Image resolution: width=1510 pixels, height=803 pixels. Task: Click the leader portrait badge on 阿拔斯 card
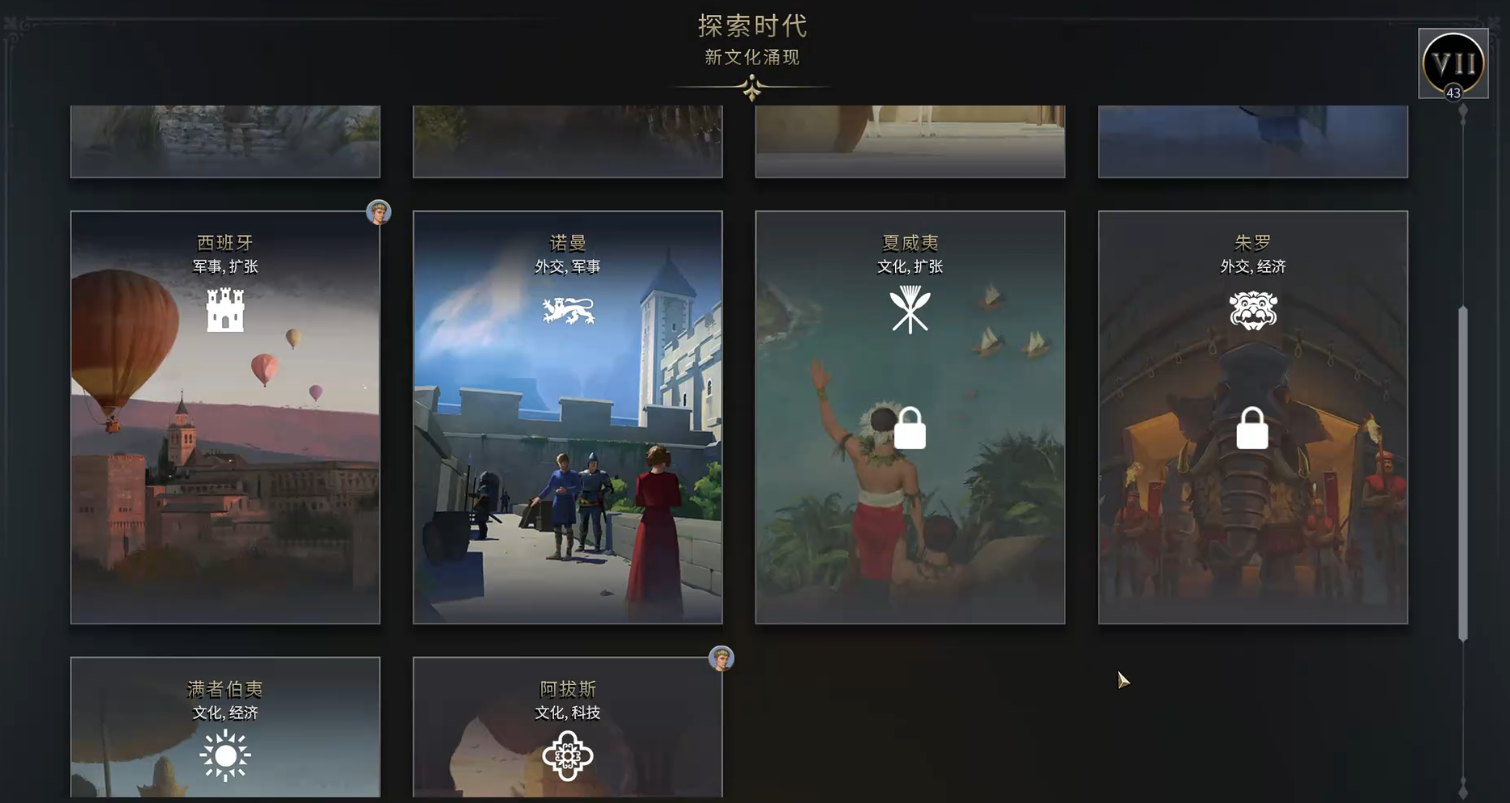(x=721, y=658)
